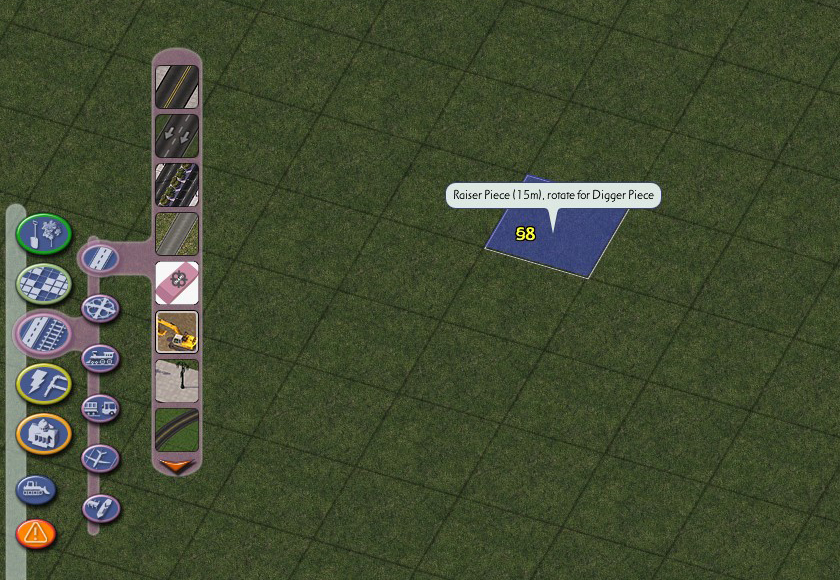This screenshot has width=840, height=580.
Task: Open the bus transit submenu
Action: pyautogui.click(x=100, y=408)
